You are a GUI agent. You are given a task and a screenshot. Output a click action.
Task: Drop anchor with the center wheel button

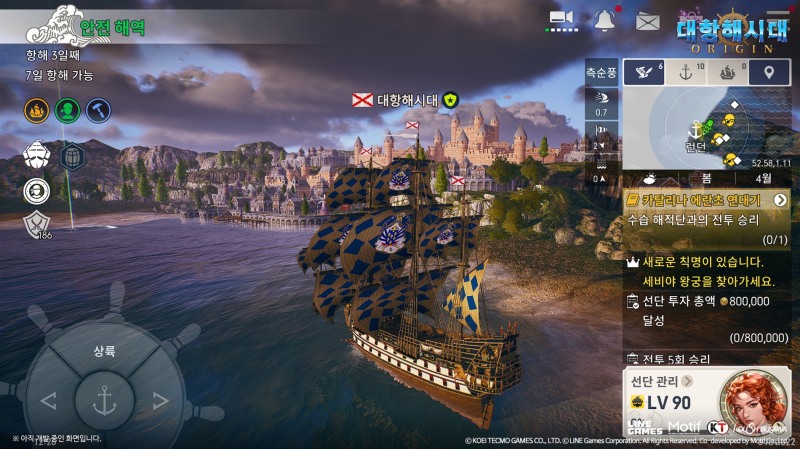click(x=104, y=400)
